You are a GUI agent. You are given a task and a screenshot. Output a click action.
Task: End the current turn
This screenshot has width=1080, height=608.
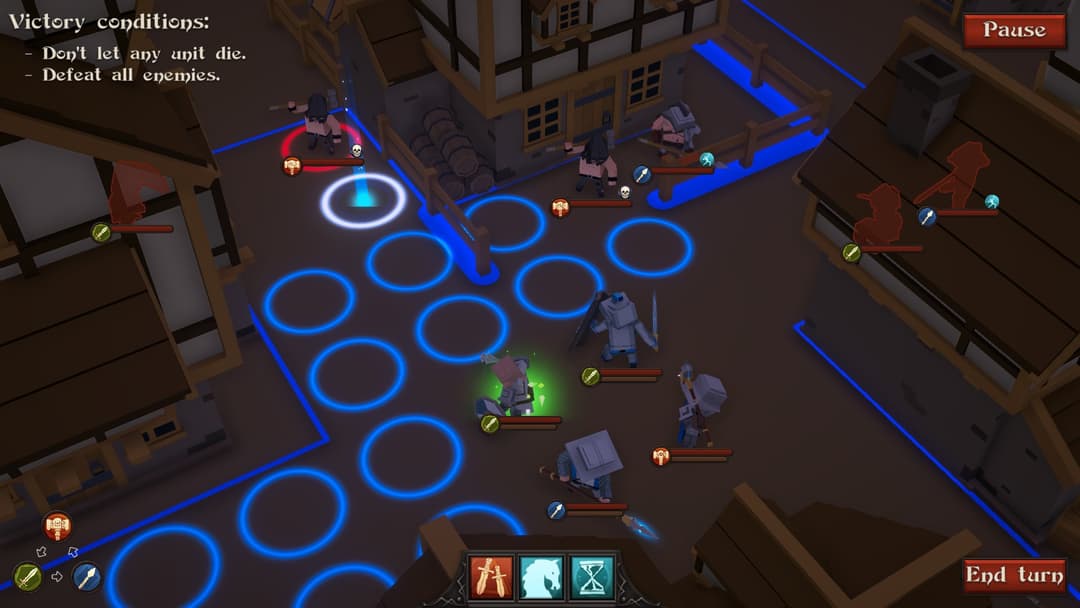(1013, 575)
